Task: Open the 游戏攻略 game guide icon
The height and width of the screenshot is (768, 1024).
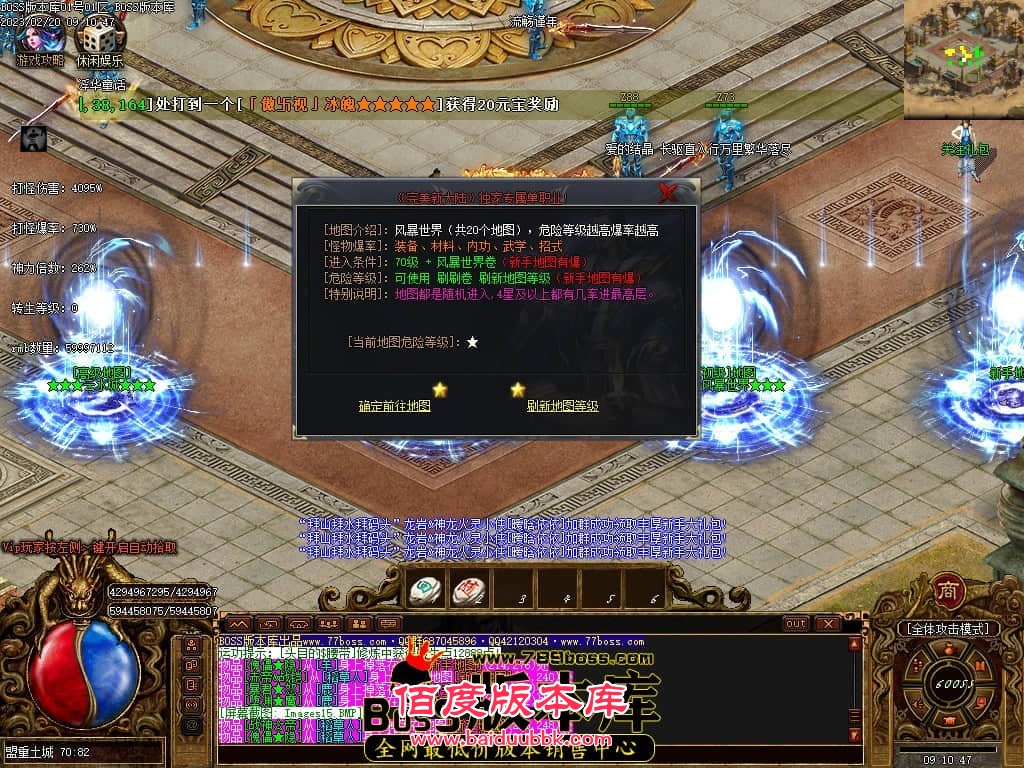Action: coord(39,38)
